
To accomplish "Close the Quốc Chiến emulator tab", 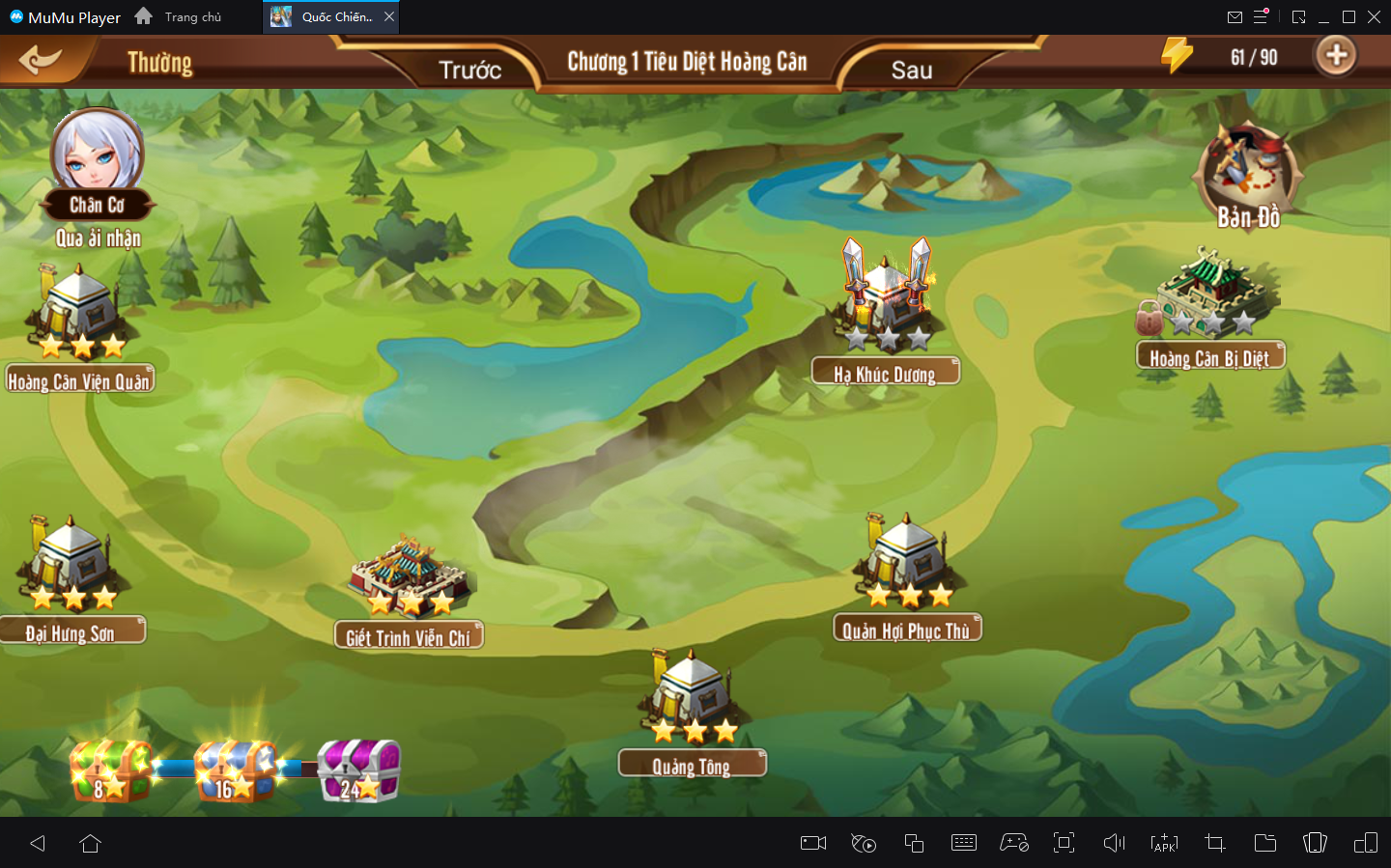I will 389,16.
